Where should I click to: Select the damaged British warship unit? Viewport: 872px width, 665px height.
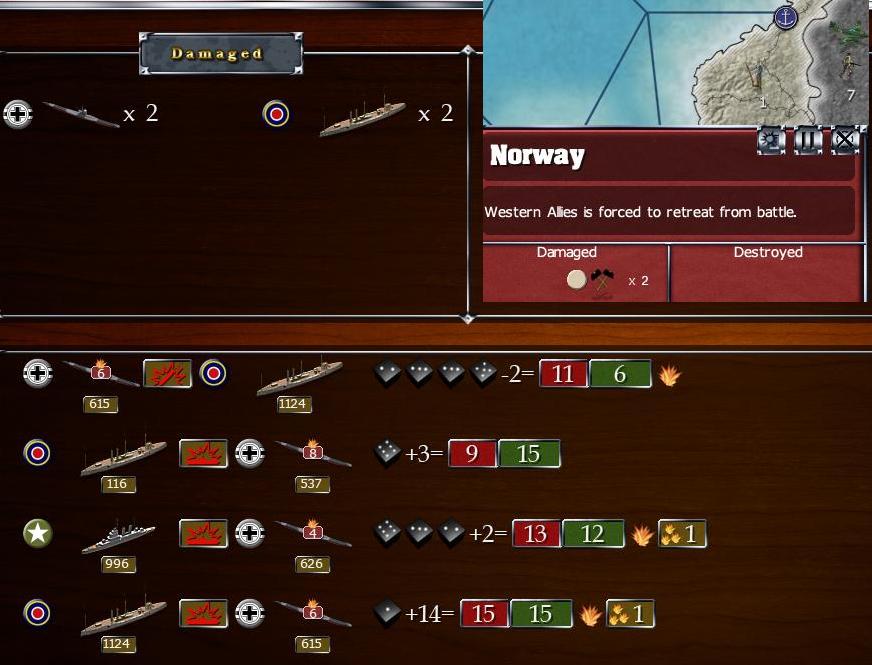362,116
